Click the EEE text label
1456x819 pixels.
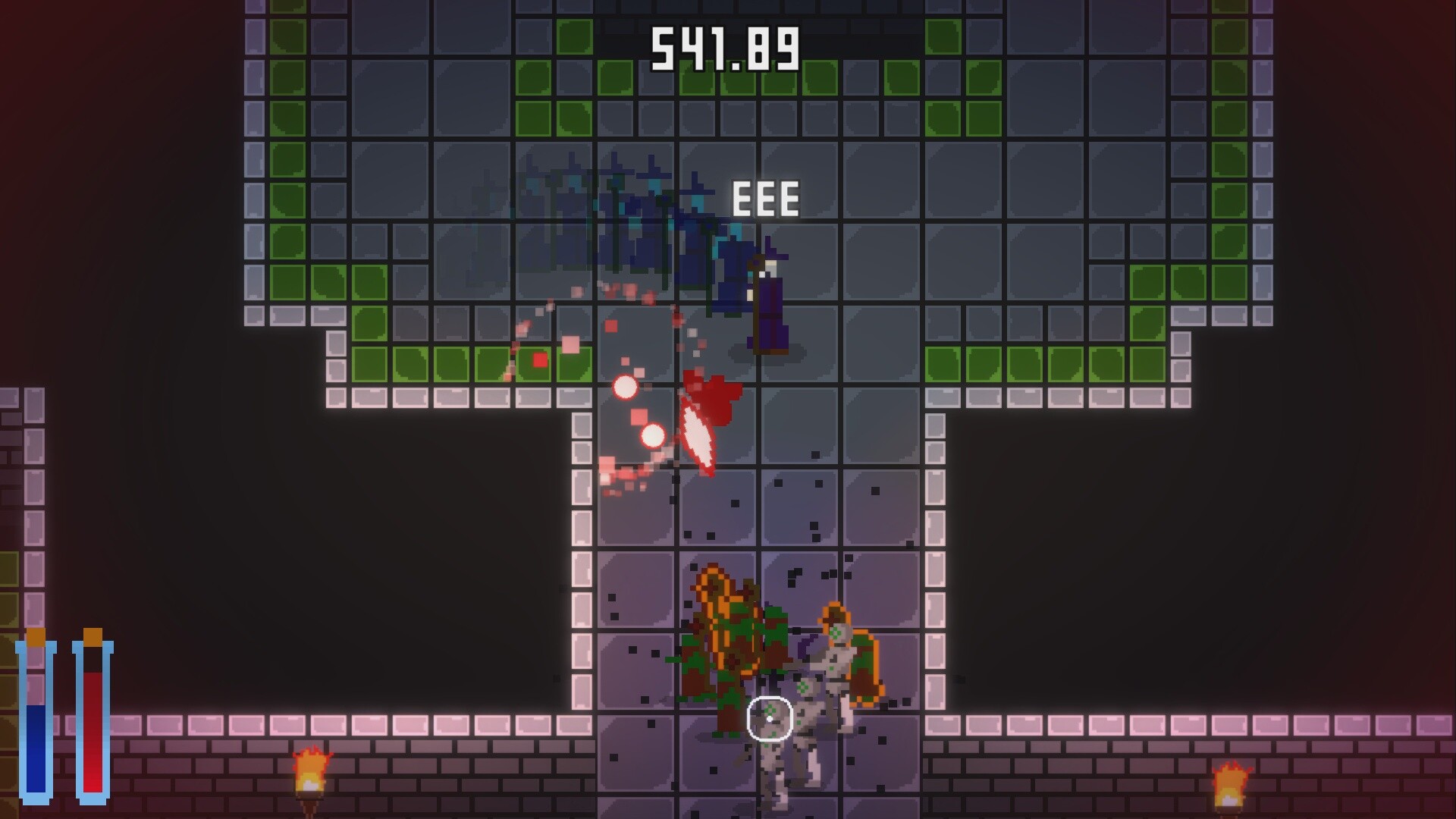pos(764,199)
